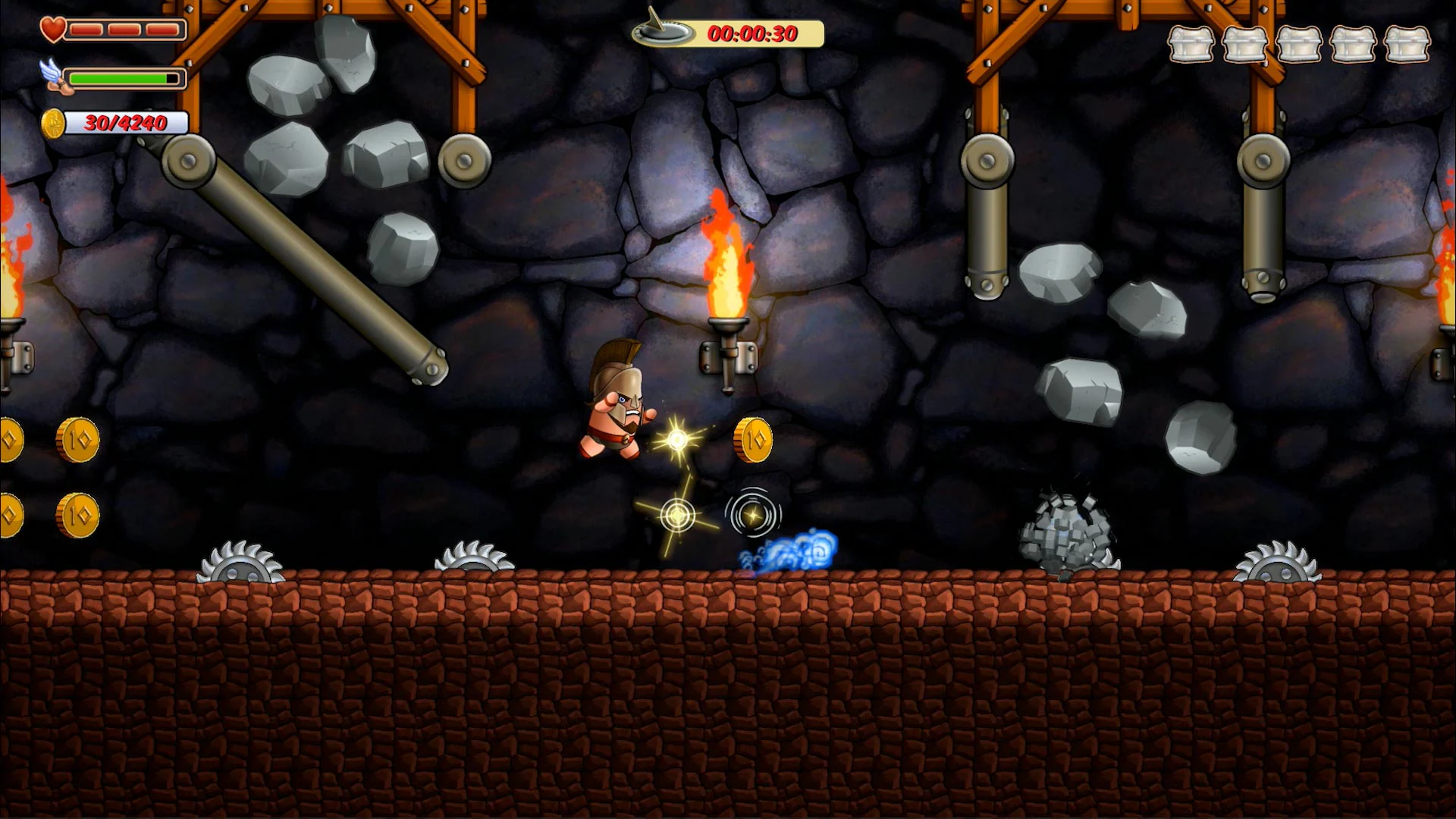Click the red health bar

125,29
